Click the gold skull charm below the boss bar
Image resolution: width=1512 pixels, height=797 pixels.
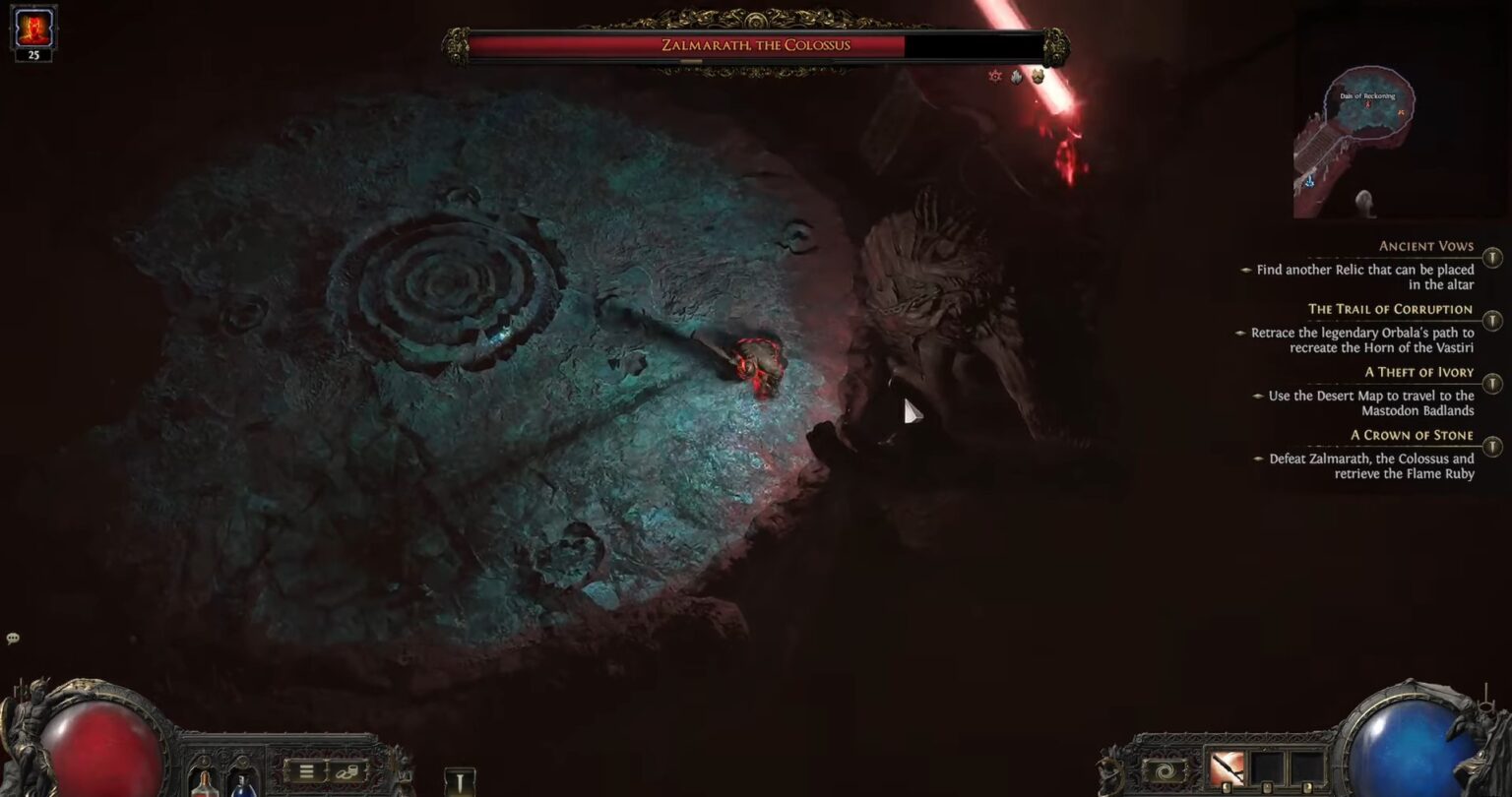click(1038, 76)
